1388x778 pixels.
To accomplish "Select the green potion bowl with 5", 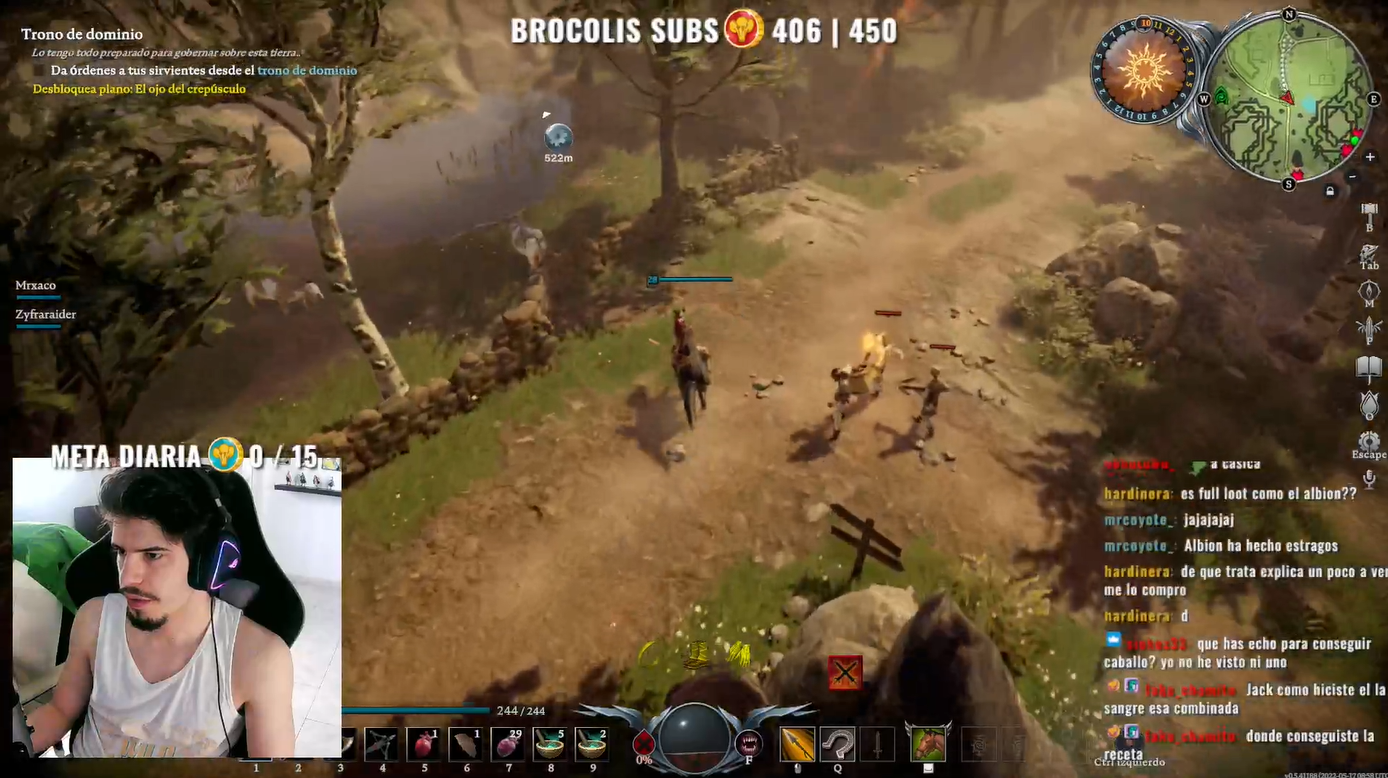I will (x=550, y=744).
